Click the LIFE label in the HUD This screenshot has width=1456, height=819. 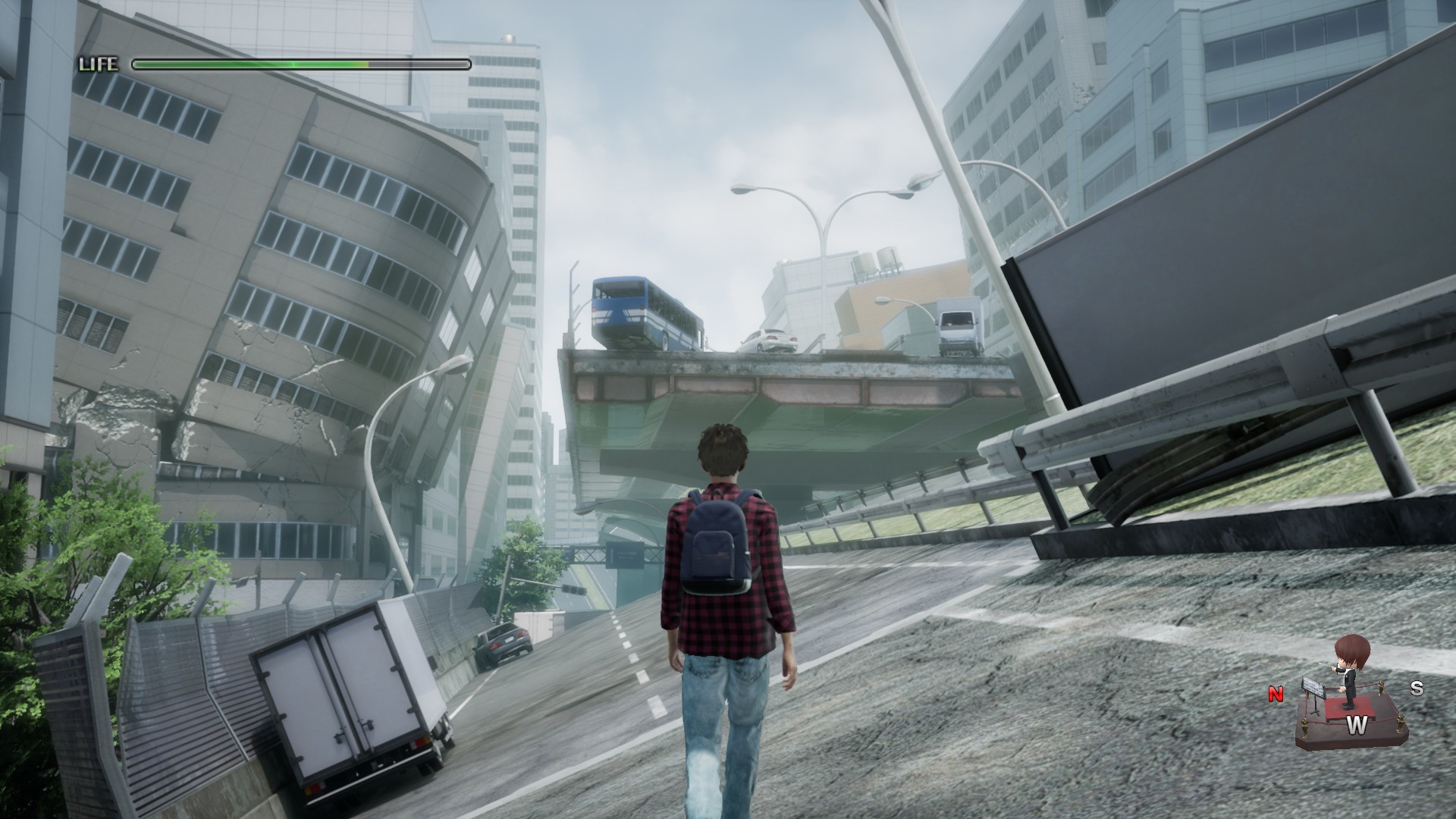[99, 65]
